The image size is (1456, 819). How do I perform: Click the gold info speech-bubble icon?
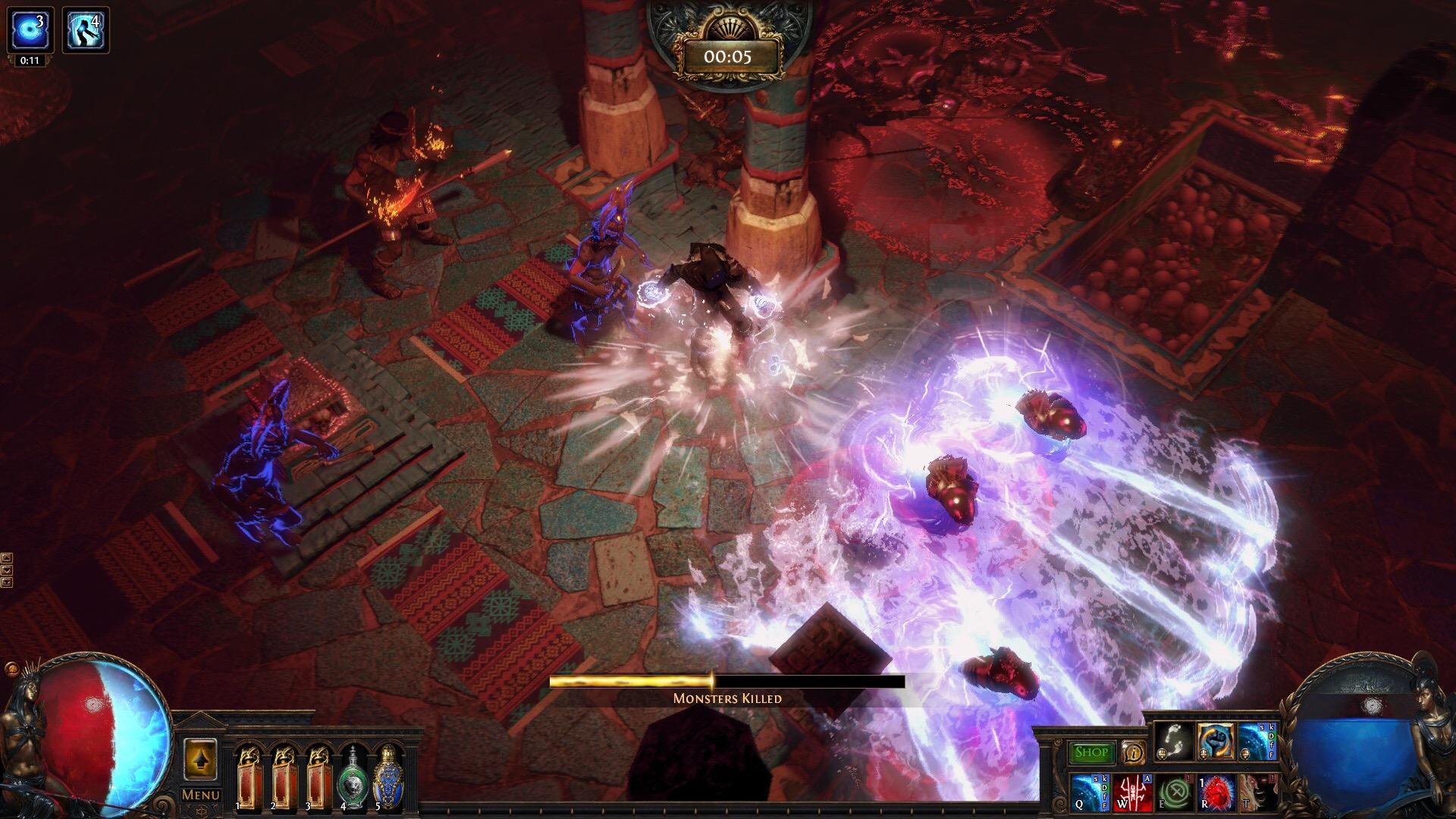click(x=1133, y=752)
